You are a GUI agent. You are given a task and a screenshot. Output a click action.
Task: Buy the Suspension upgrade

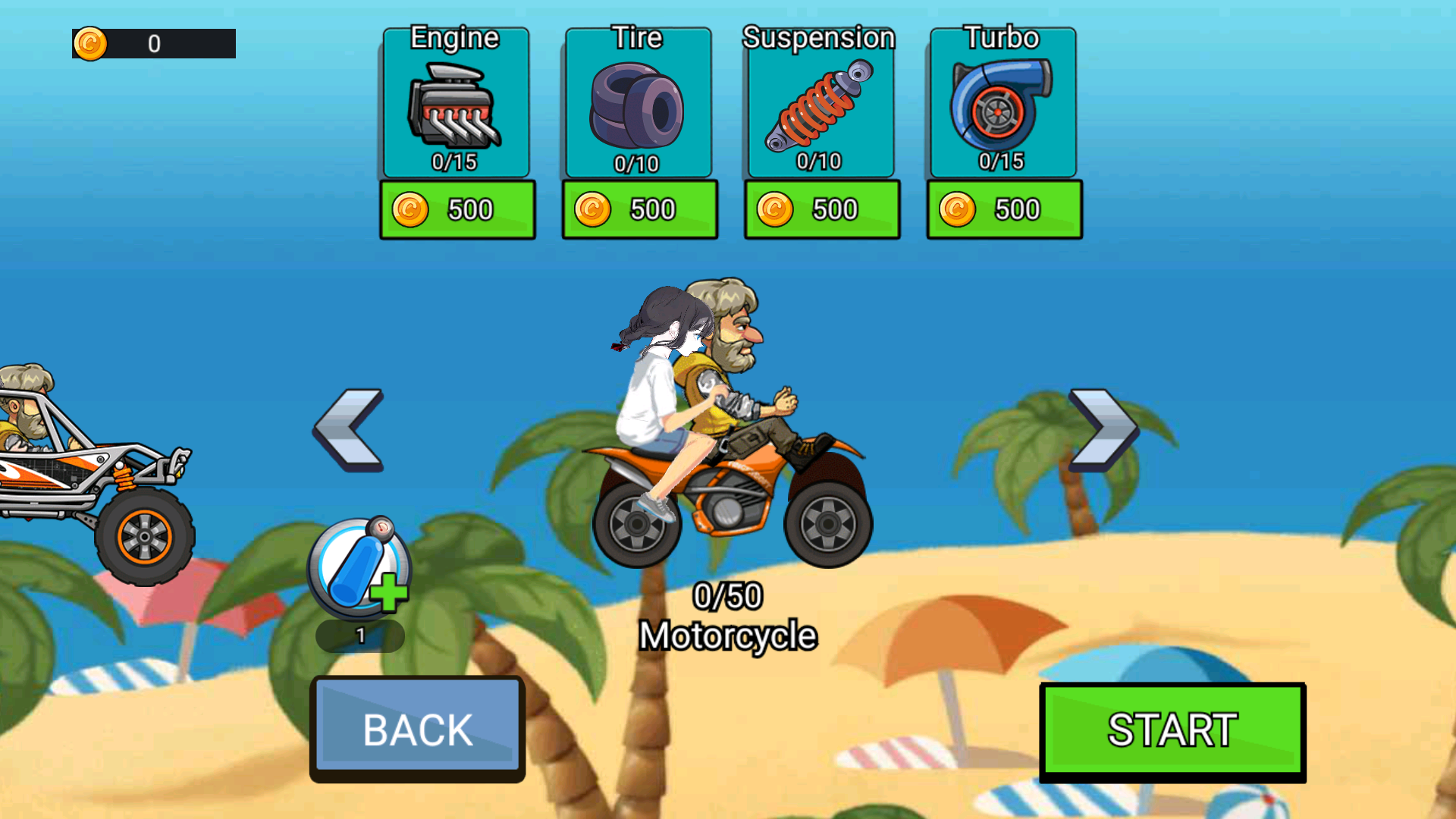pos(821,209)
